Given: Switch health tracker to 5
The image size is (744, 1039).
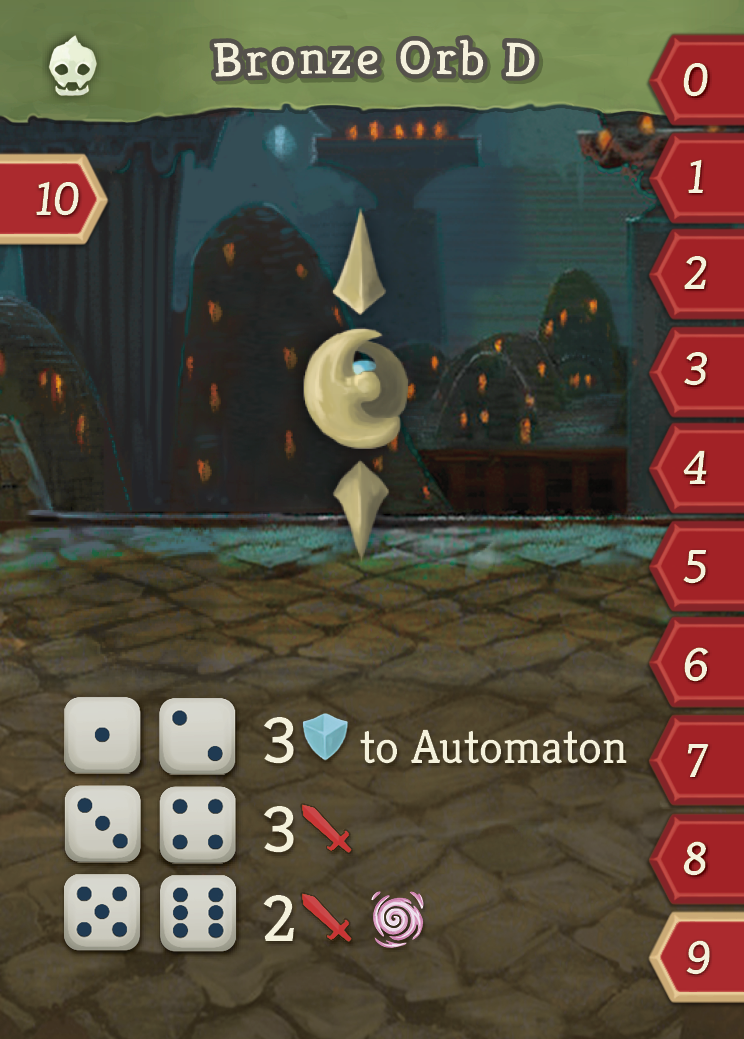Looking at the screenshot, I should 698,567.
